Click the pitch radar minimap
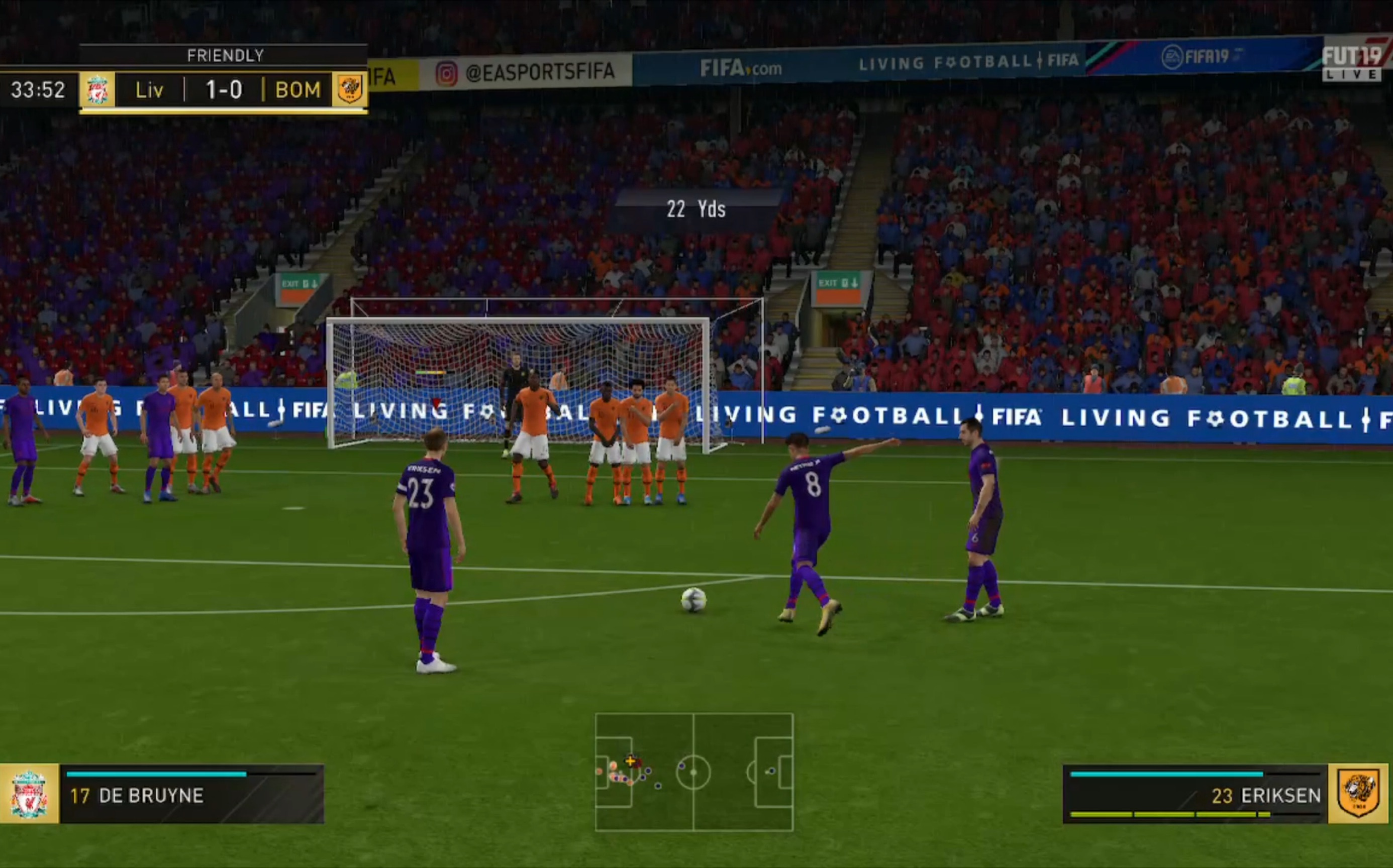The height and width of the screenshot is (868, 1393). (x=694, y=772)
